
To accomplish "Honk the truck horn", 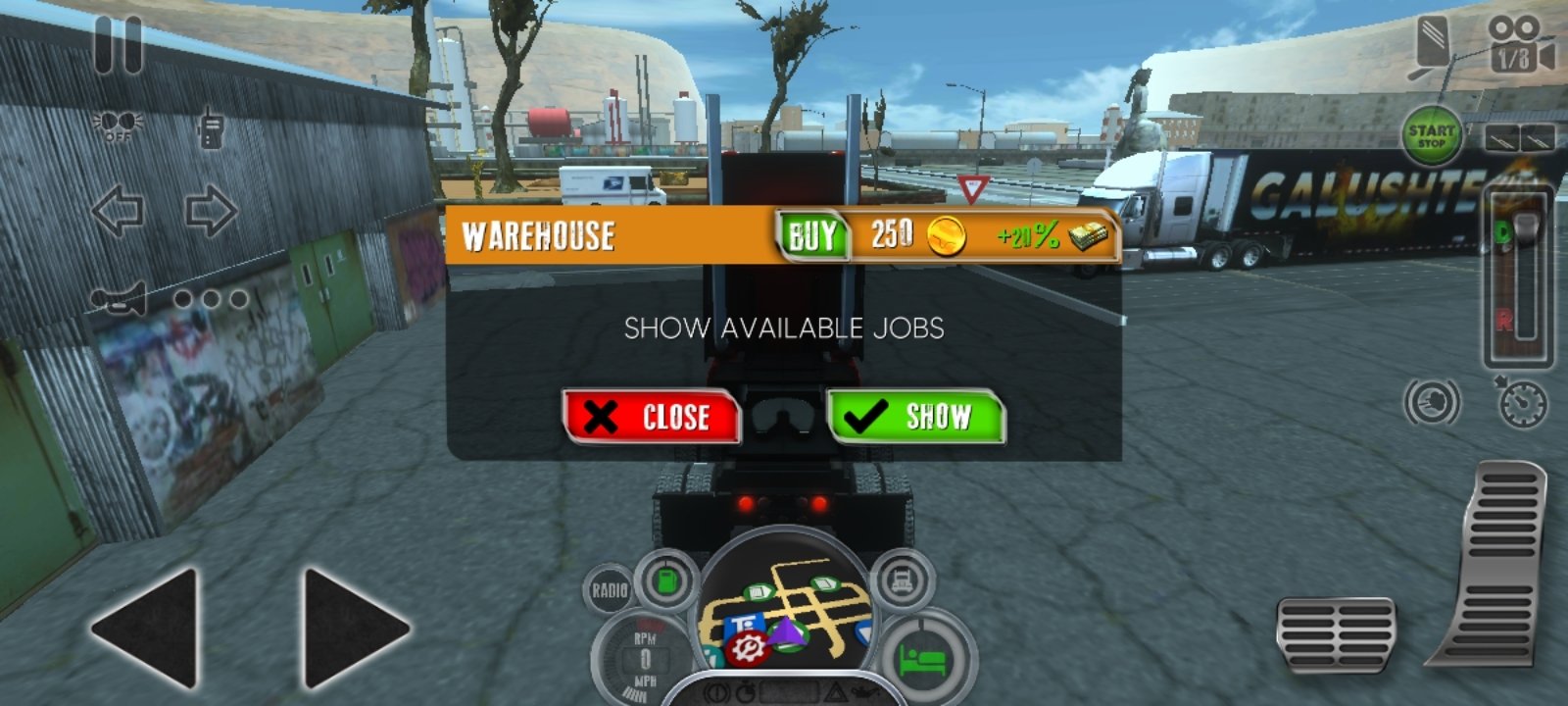I will click(x=120, y=299).
